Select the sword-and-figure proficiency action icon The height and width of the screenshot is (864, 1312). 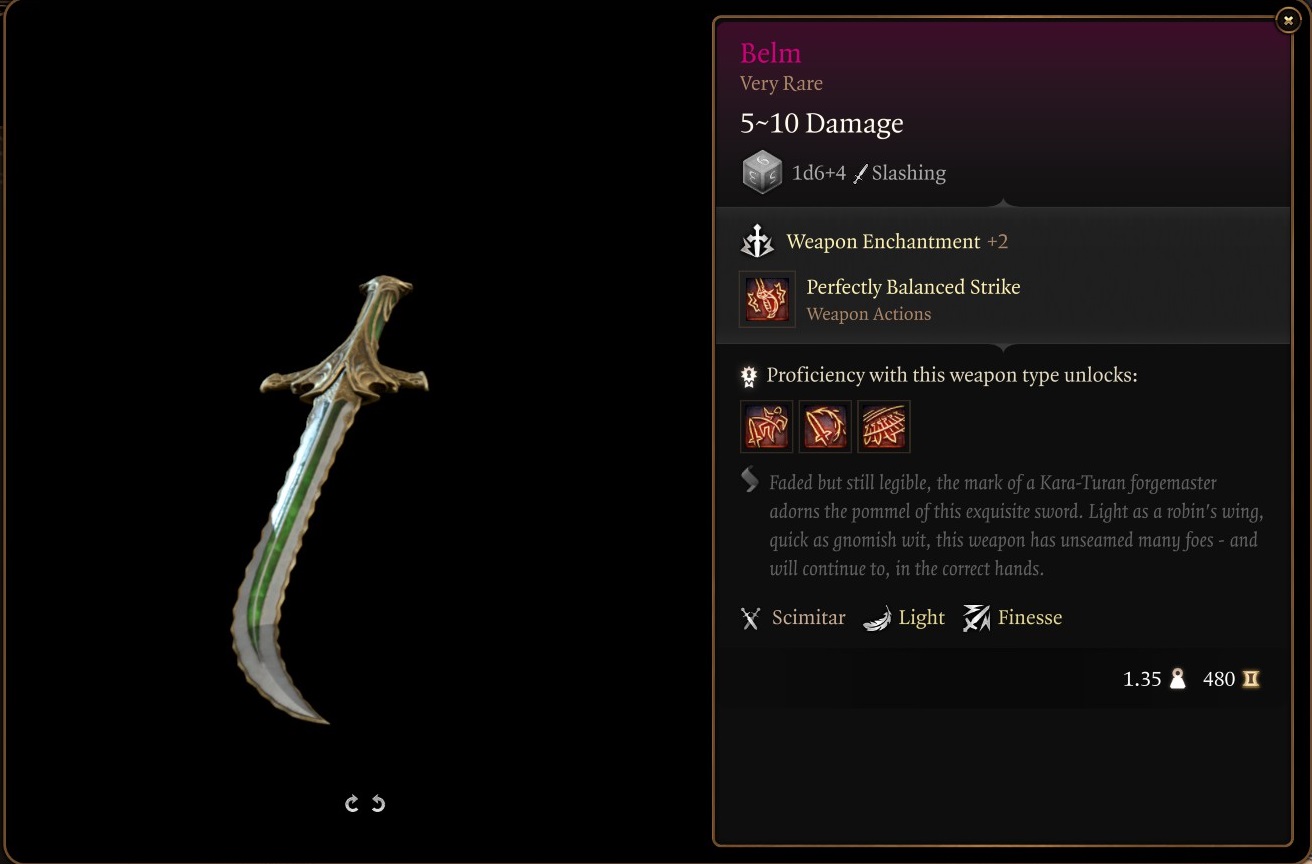pos(766,427)
